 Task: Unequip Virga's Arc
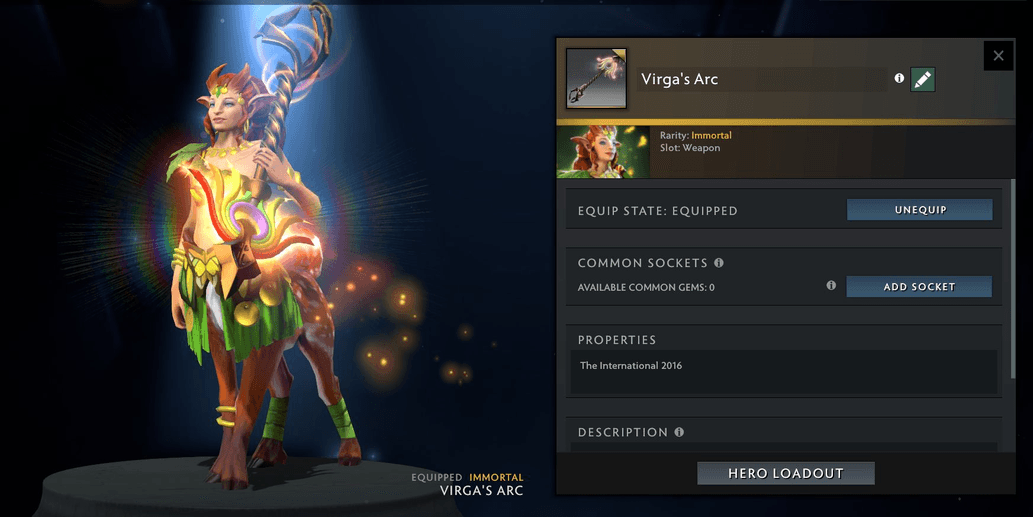click(x=919, y=210)
